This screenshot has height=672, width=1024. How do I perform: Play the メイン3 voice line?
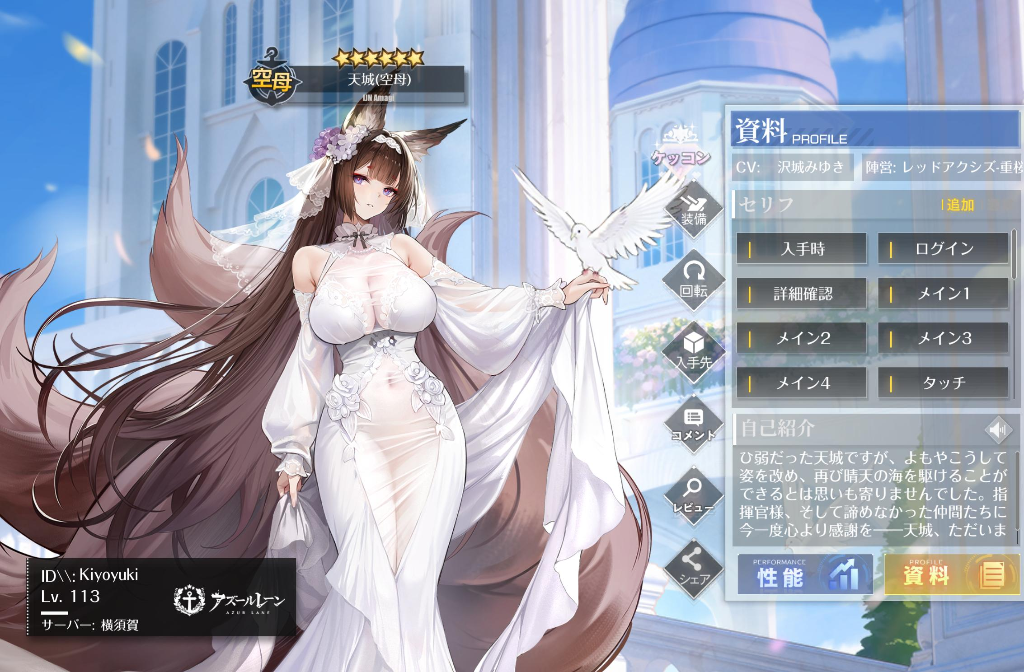point(943,338)
